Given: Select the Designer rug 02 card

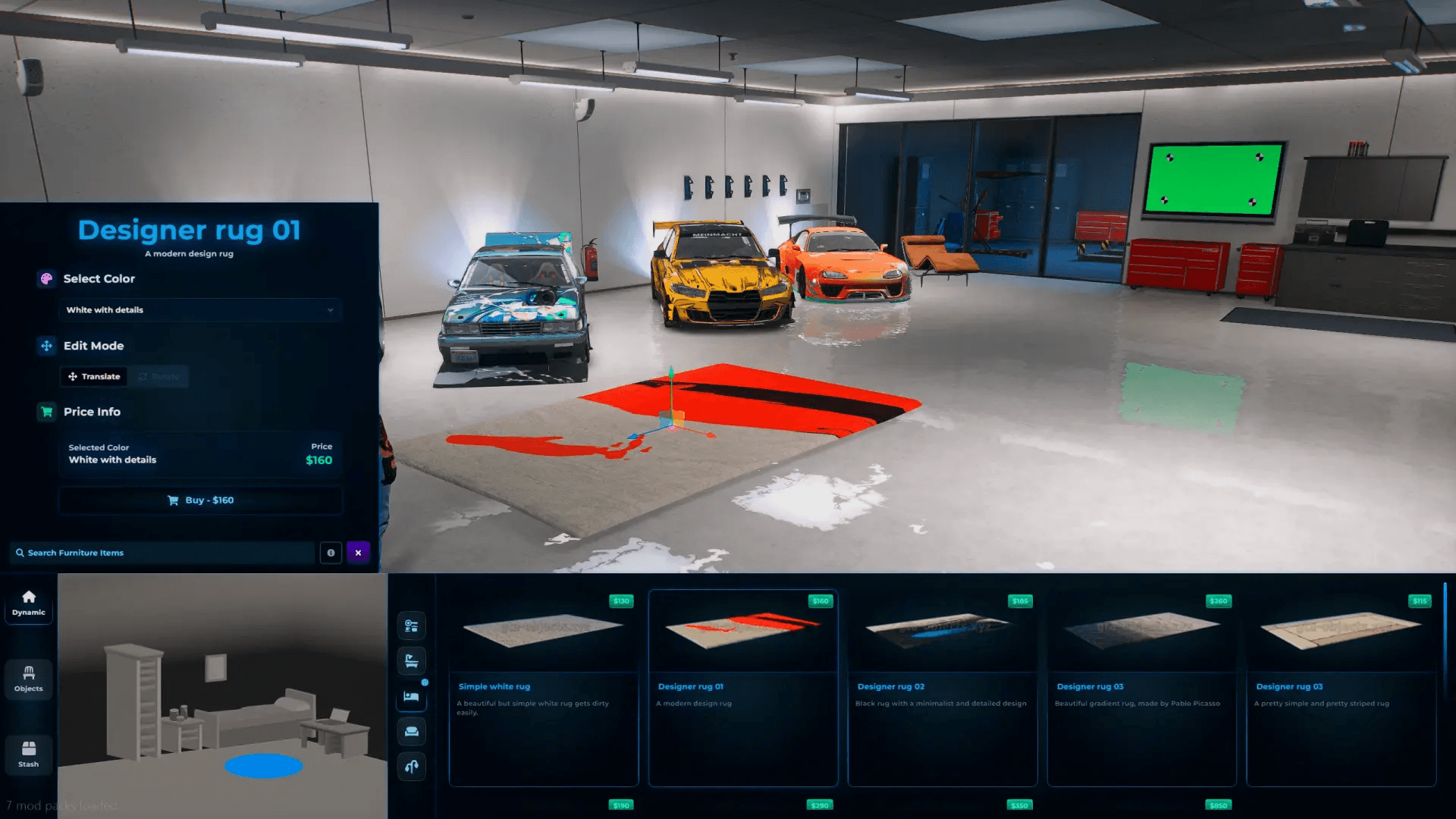Looking at the screenshot, I should pos(943,686).
